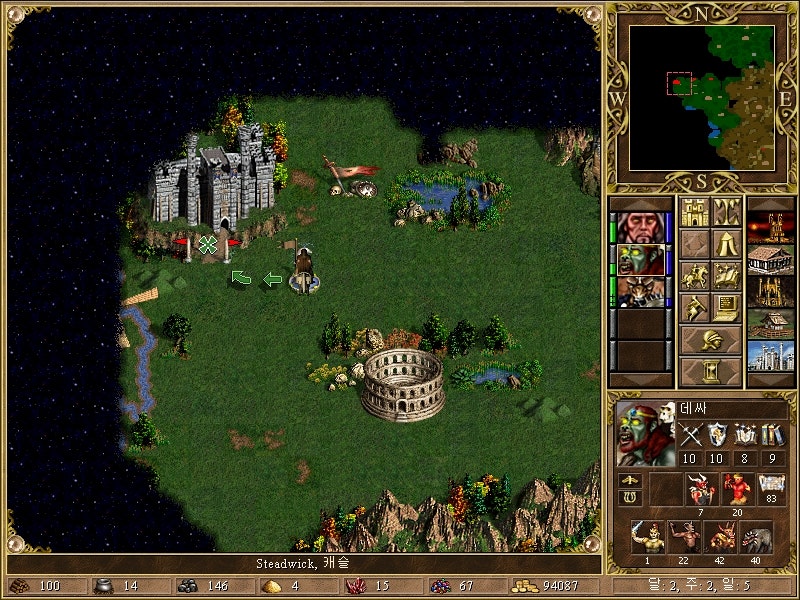The image size is (800, 600).
Task: Click the tent sleep/wake hero button
Action: coord(726,243)
